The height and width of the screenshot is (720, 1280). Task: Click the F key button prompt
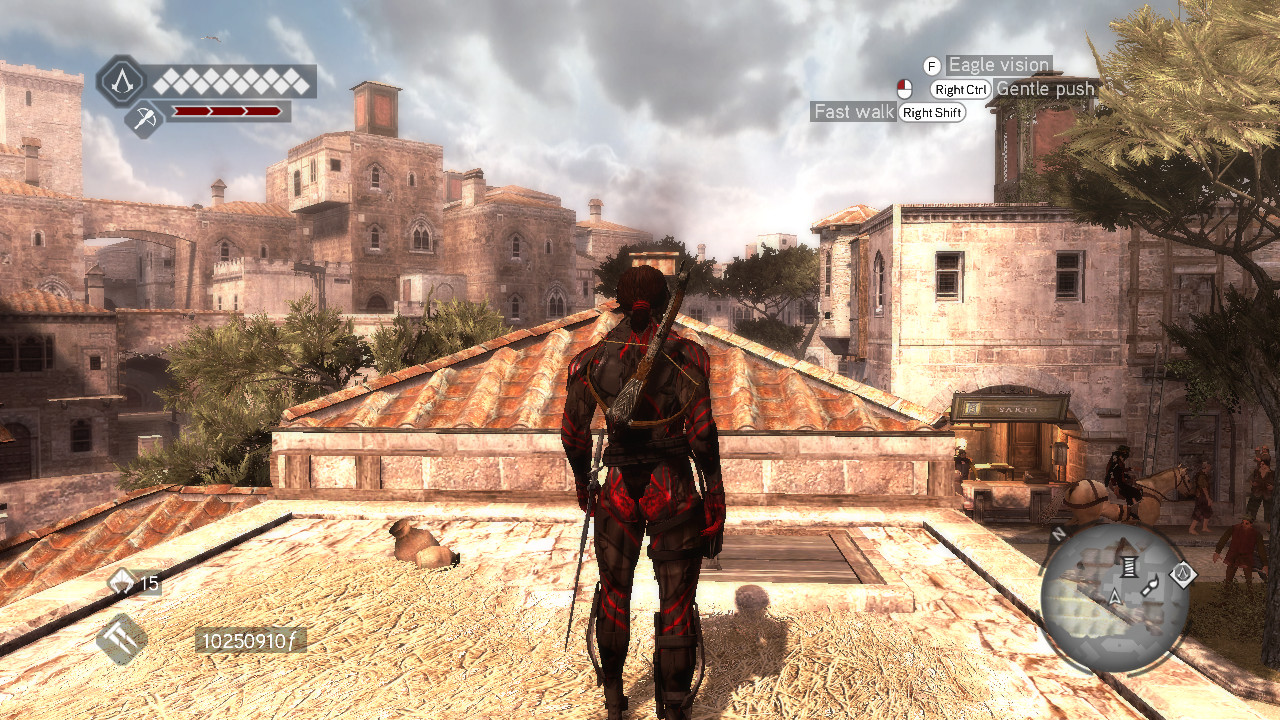coord(934,64)
